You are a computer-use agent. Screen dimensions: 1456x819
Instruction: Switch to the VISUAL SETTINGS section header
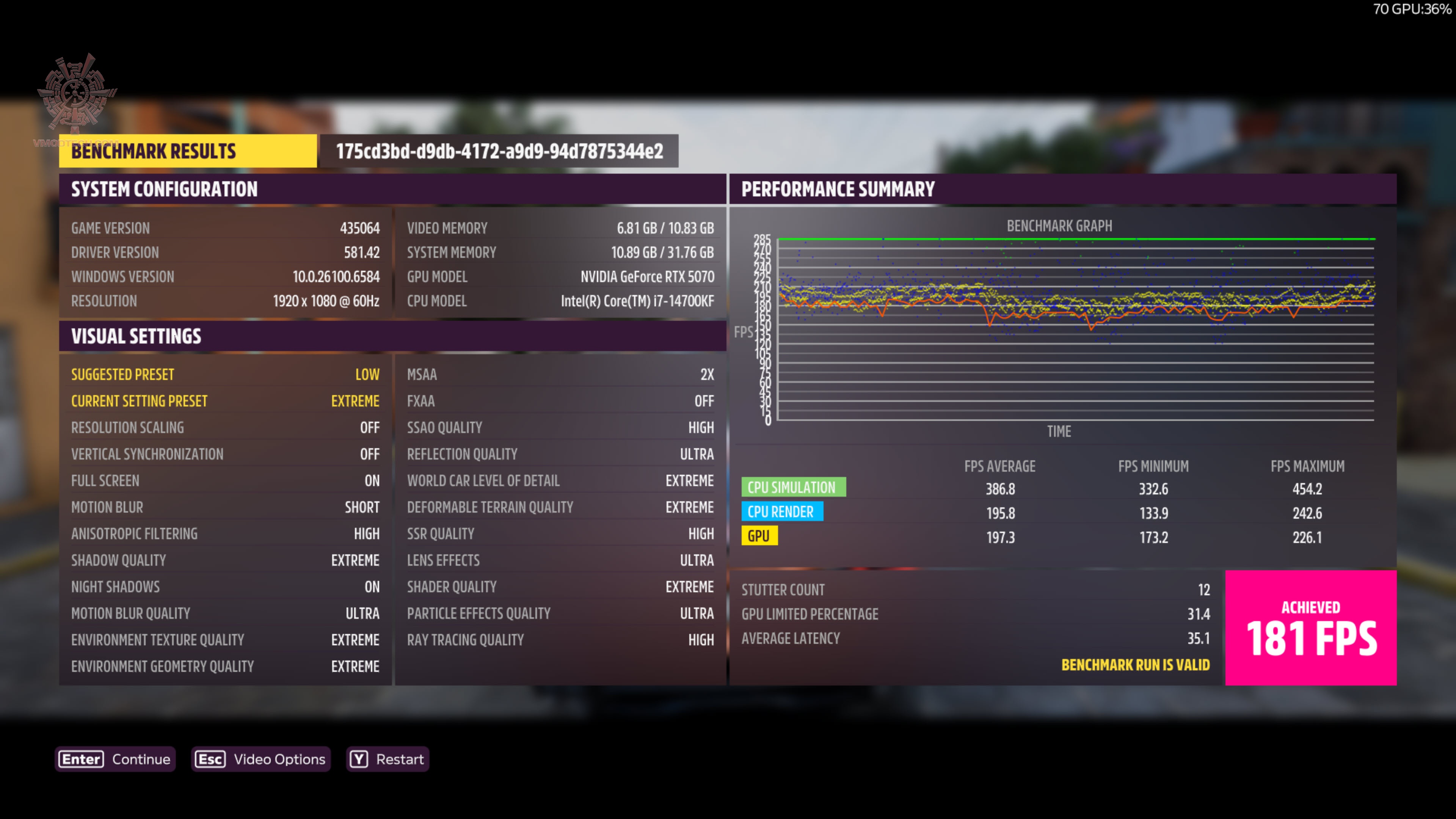click(136, 336)
